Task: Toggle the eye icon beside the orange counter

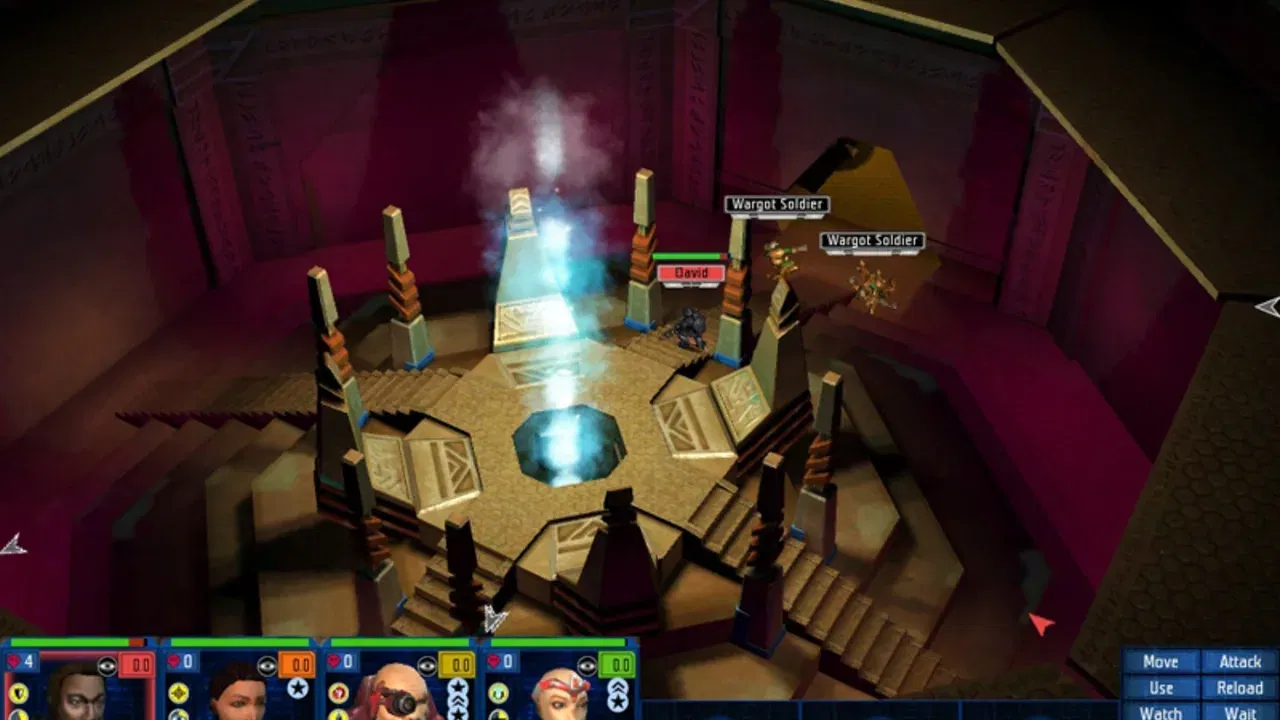Action: pyautogui.click(x=267, y=665)
